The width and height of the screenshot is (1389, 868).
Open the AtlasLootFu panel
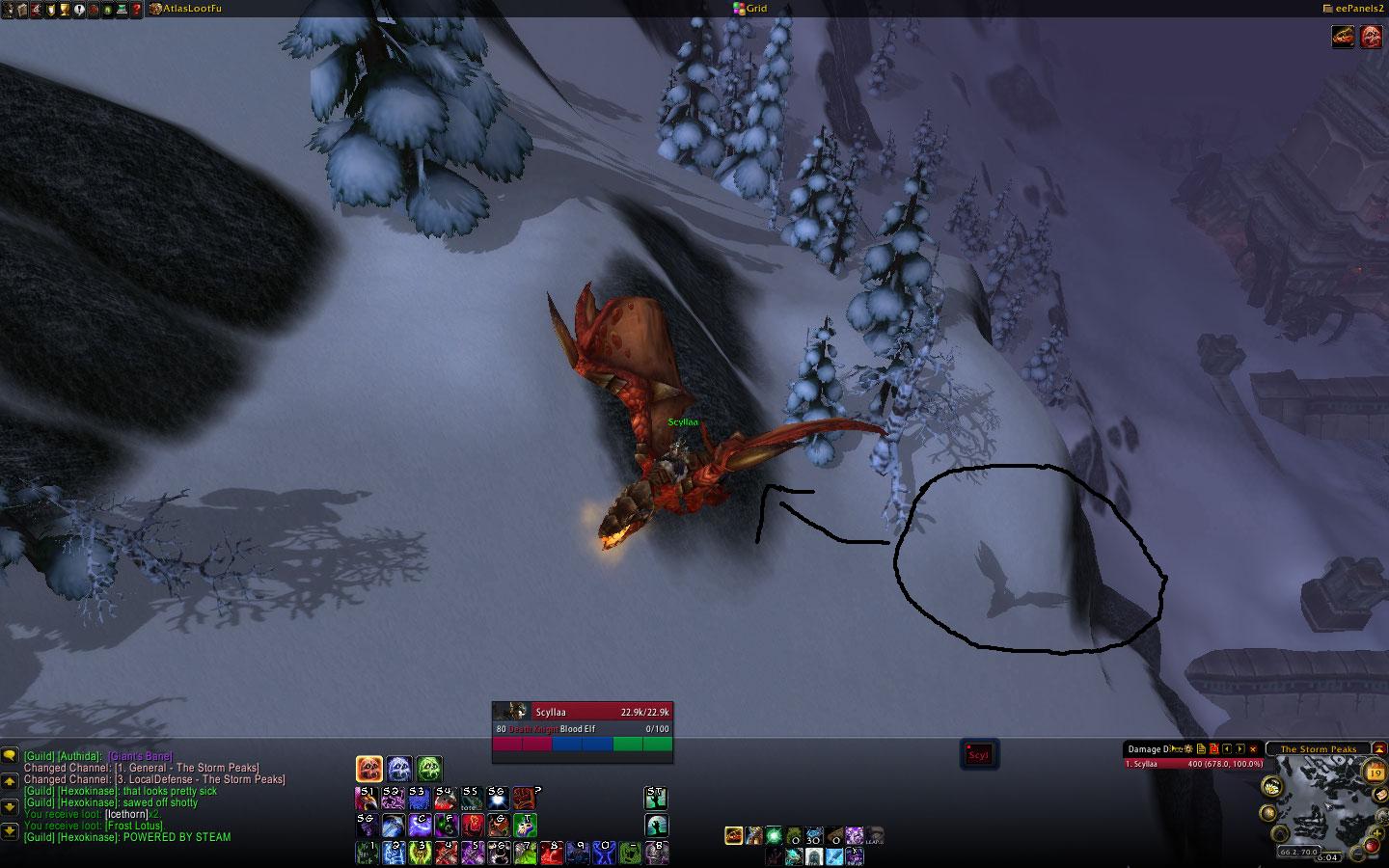pos(186,9)
